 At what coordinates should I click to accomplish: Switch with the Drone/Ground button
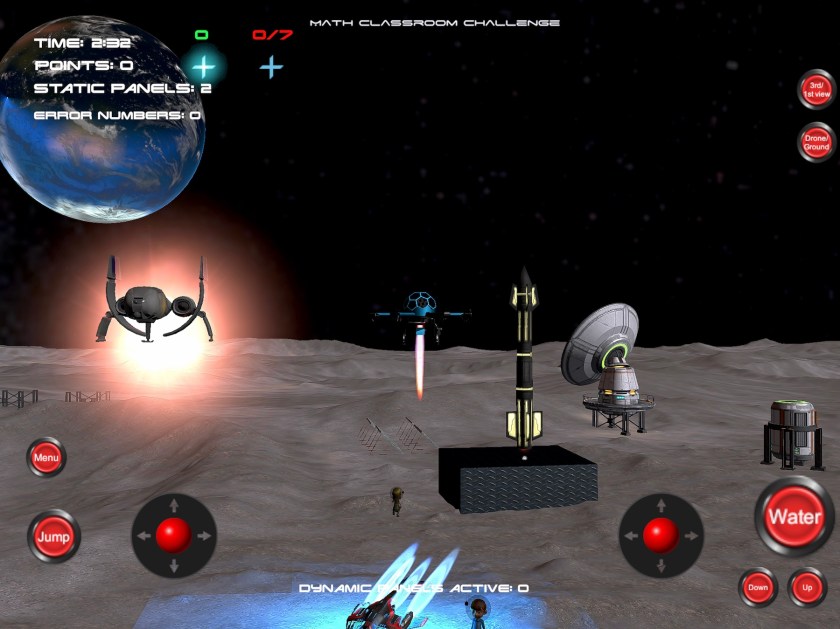(816, 142)
